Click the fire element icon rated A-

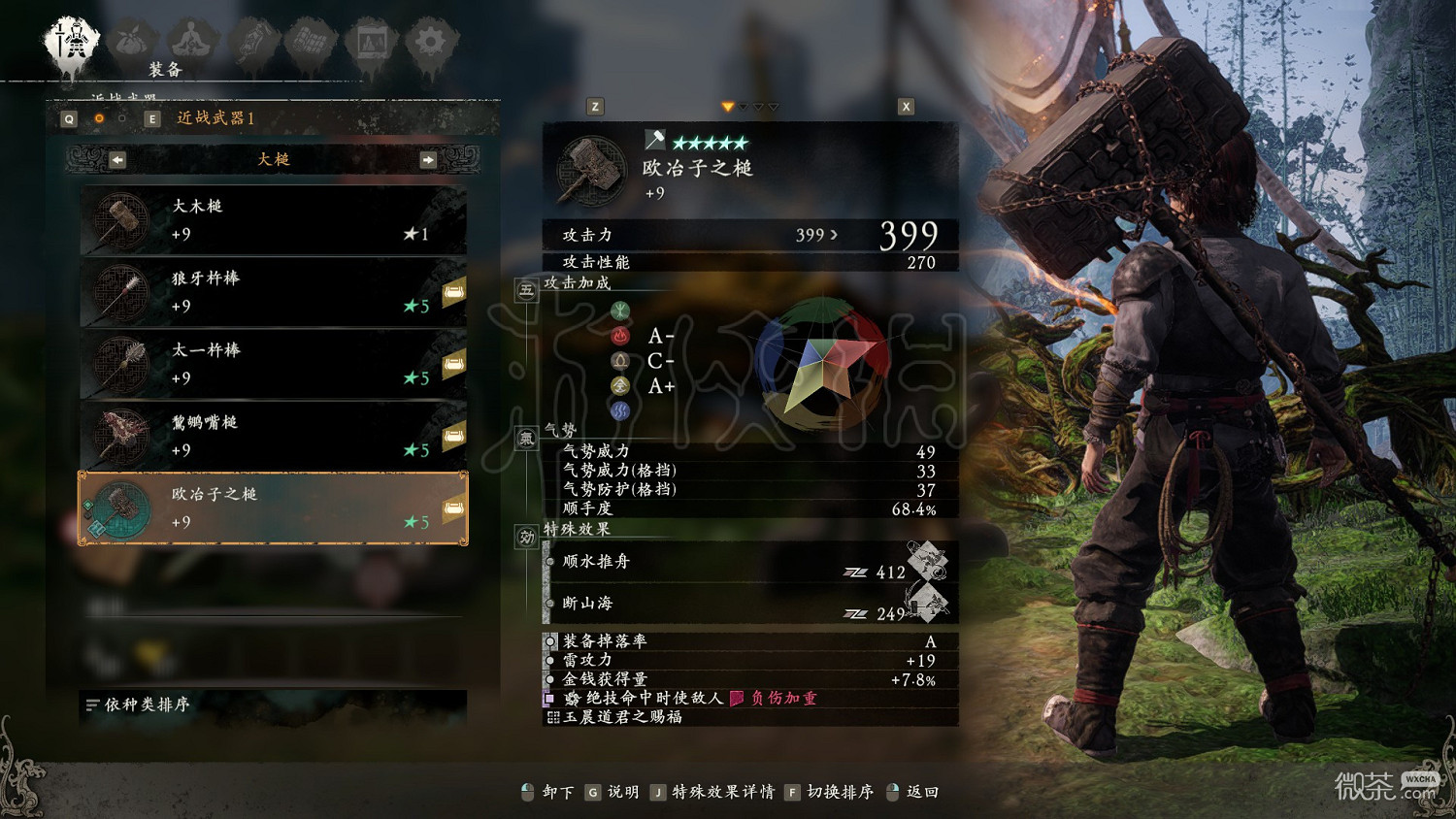pyautogui.click(x=618, y=335)
